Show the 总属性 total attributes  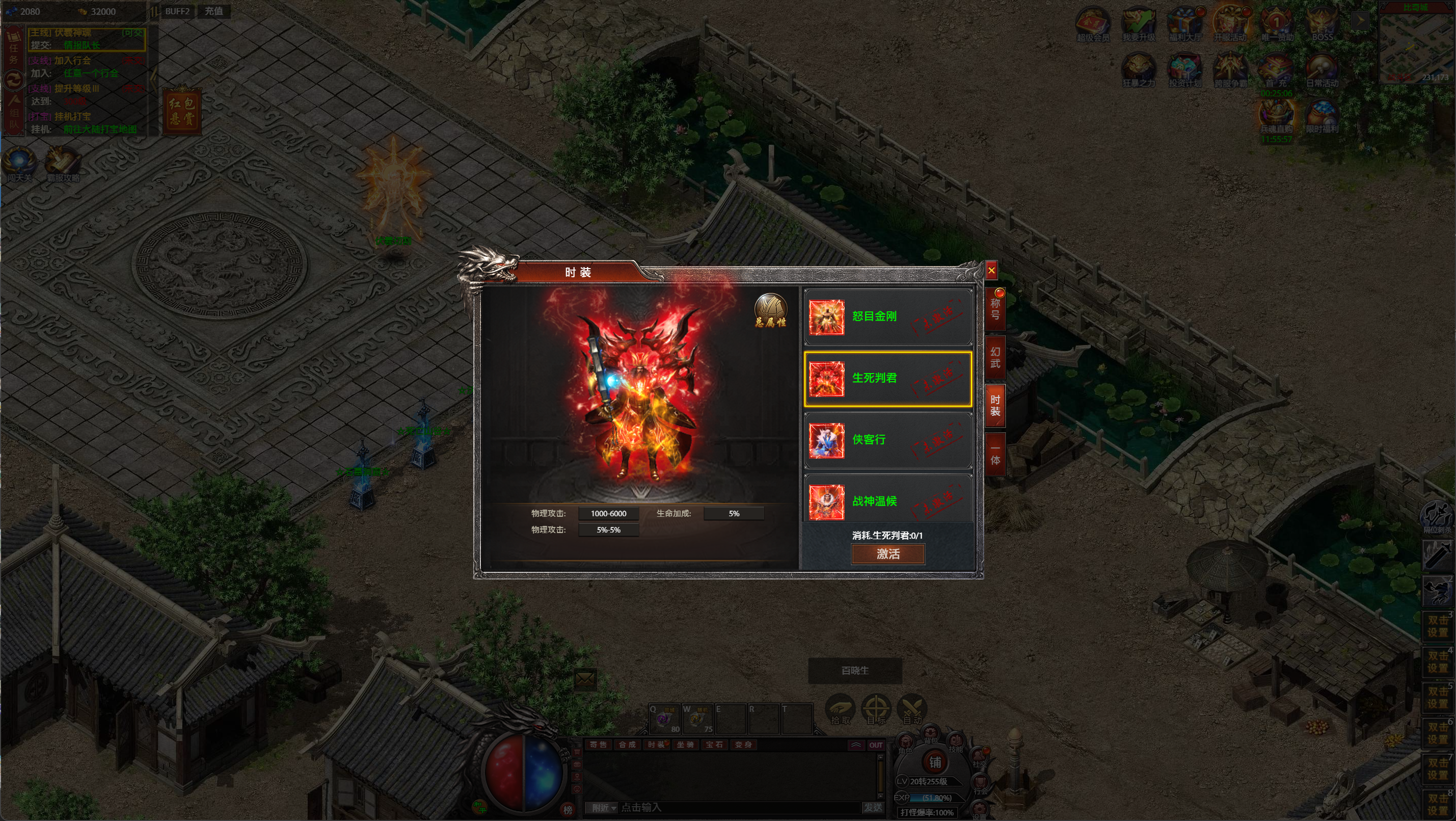(770, 310)
